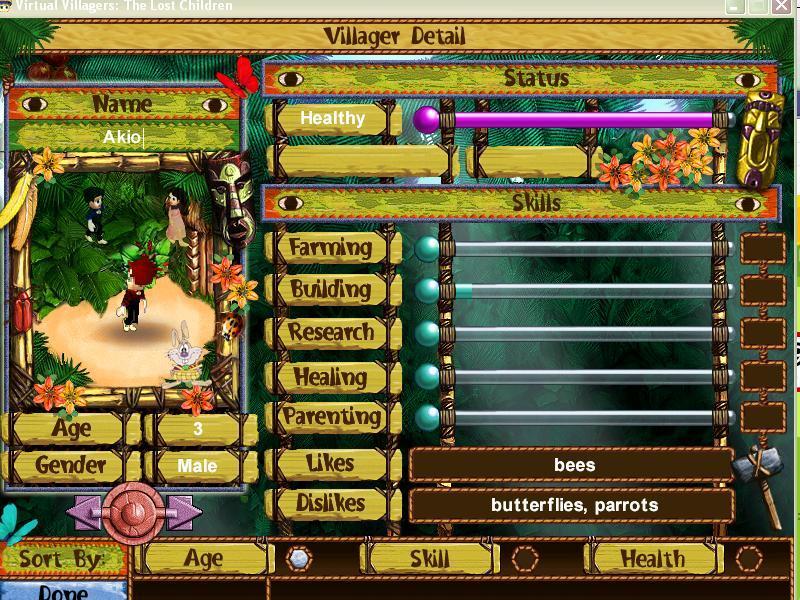Tick the Farming skill preference box
The height and width of the screenshot is (600, 800).
coord(762,247)
